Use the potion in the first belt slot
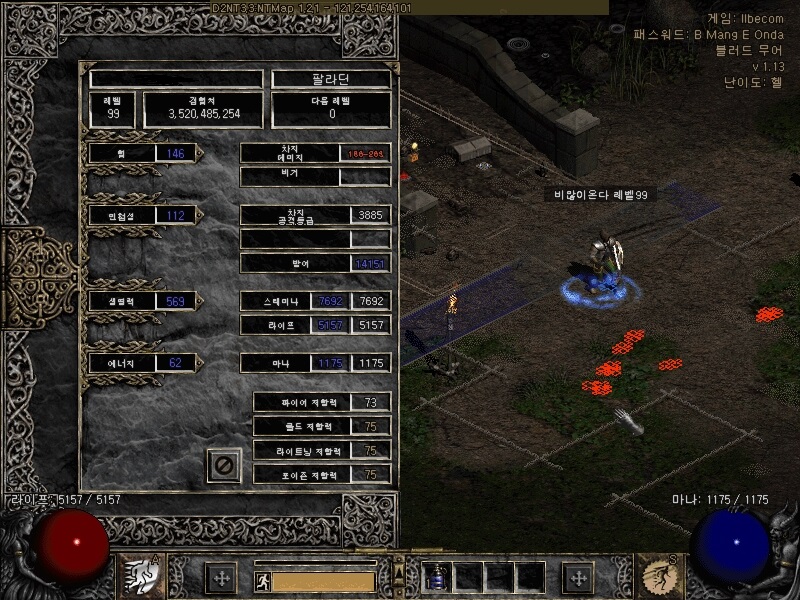This screenshot has height=600, width=800. [x=438, y=577]
